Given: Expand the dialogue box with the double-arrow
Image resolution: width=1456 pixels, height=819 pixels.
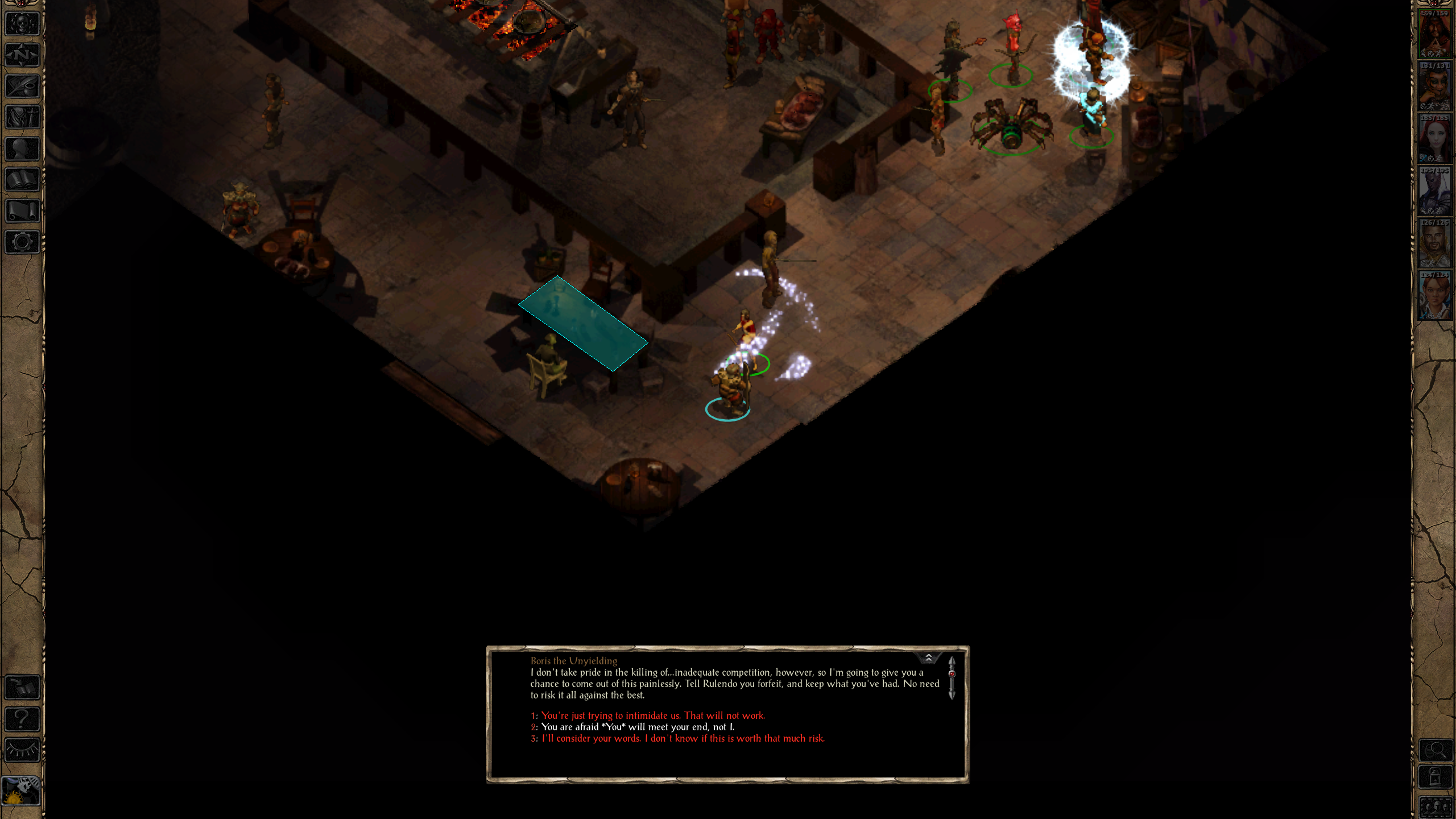Looking at the screenshot, I should click(x=929, y=658).
